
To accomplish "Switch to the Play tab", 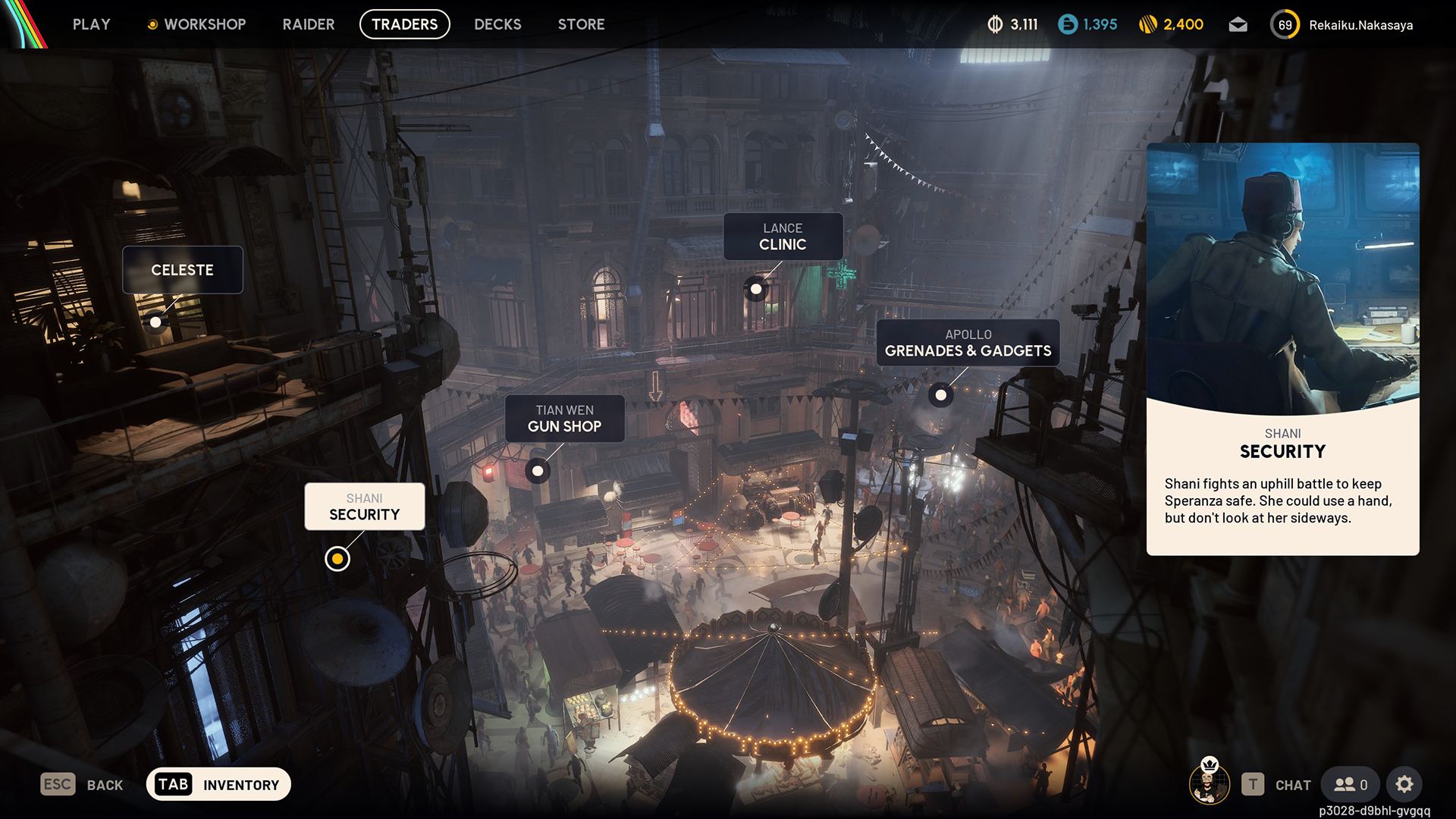I will tap(91, 24).
